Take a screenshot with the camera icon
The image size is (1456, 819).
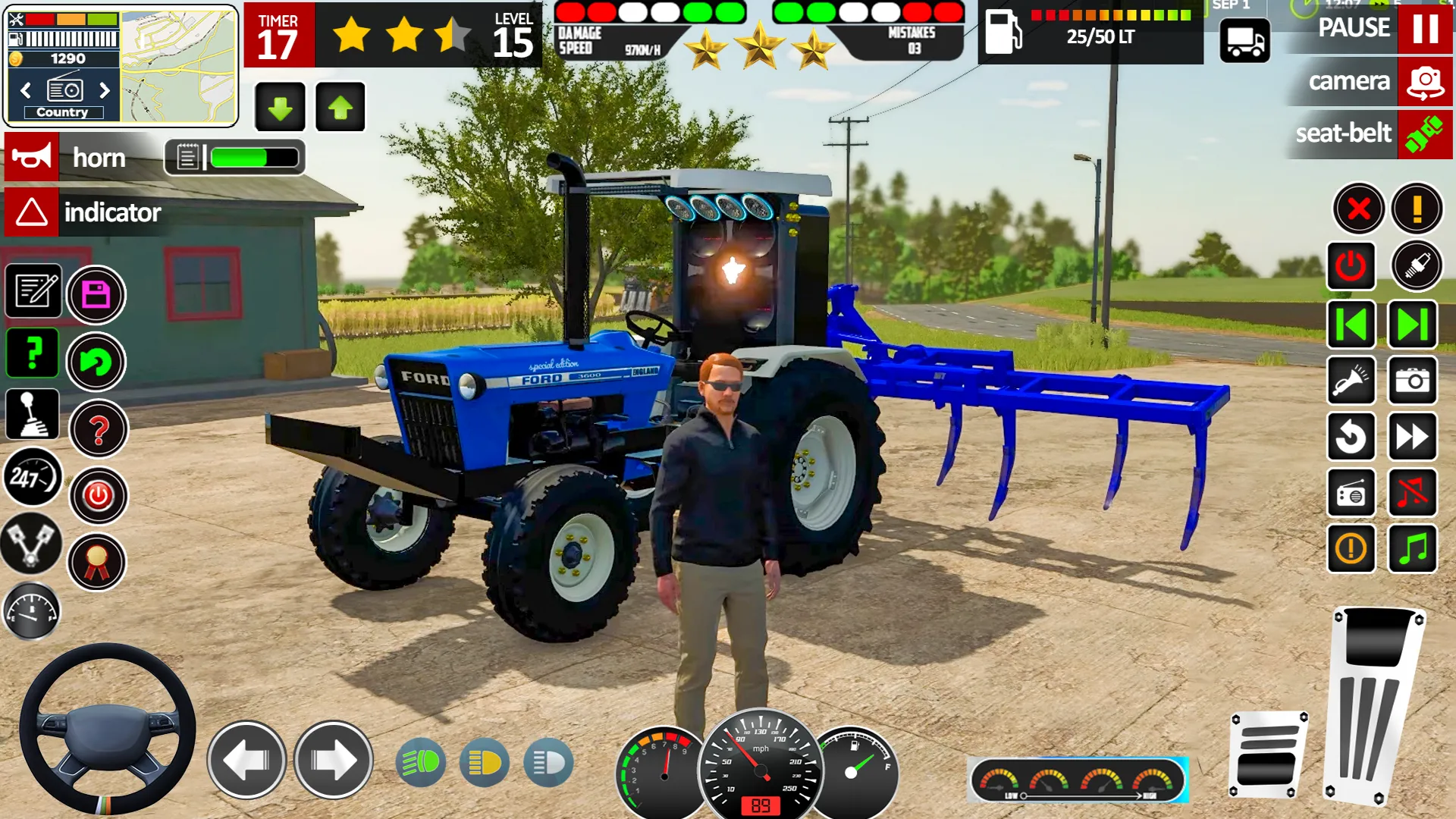1412,380
